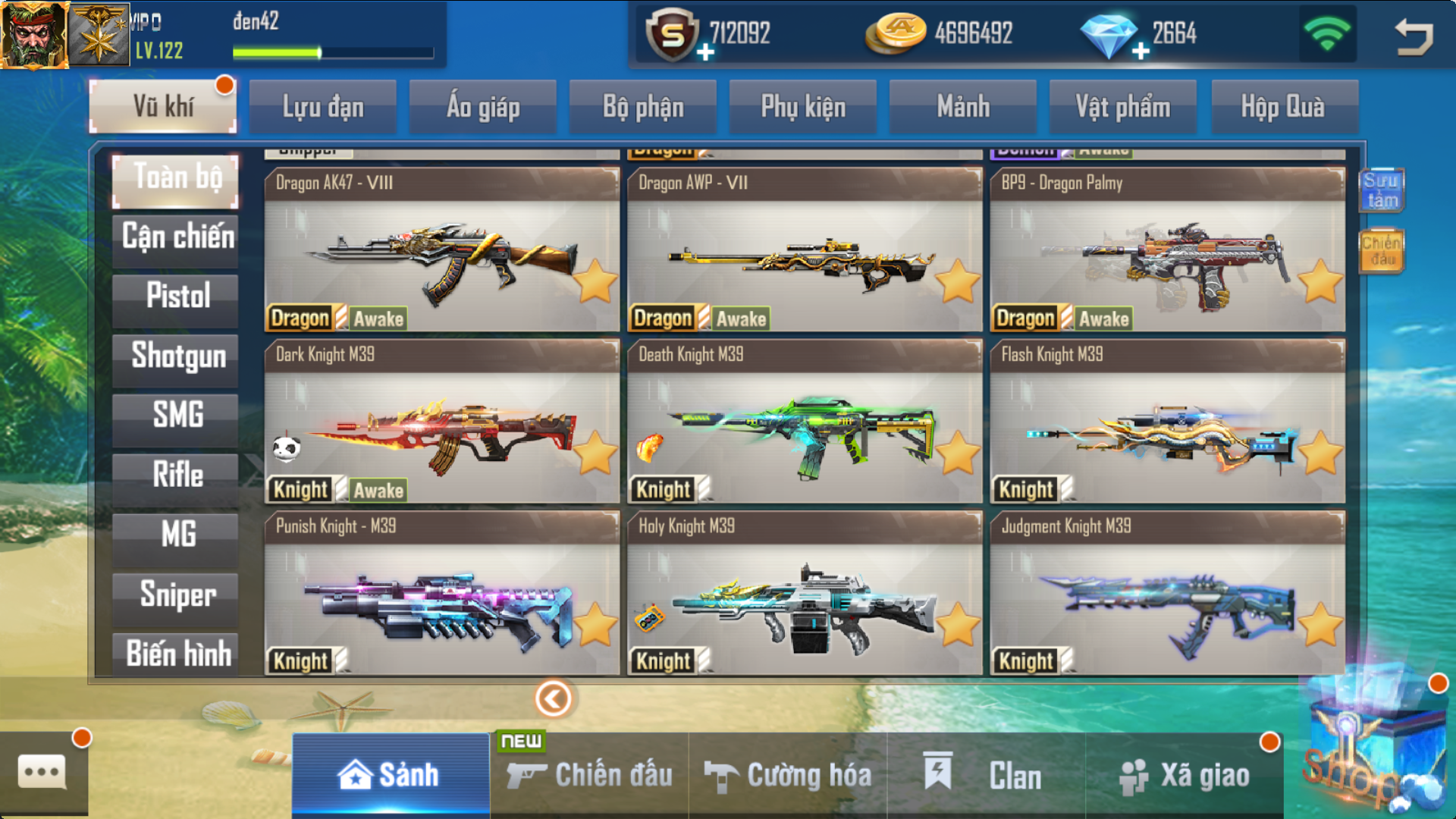Image resolution: width=1456 pixels, height=819 pixels.
Task: Select the Hộp Quà tab
Action: [1282, 107]
